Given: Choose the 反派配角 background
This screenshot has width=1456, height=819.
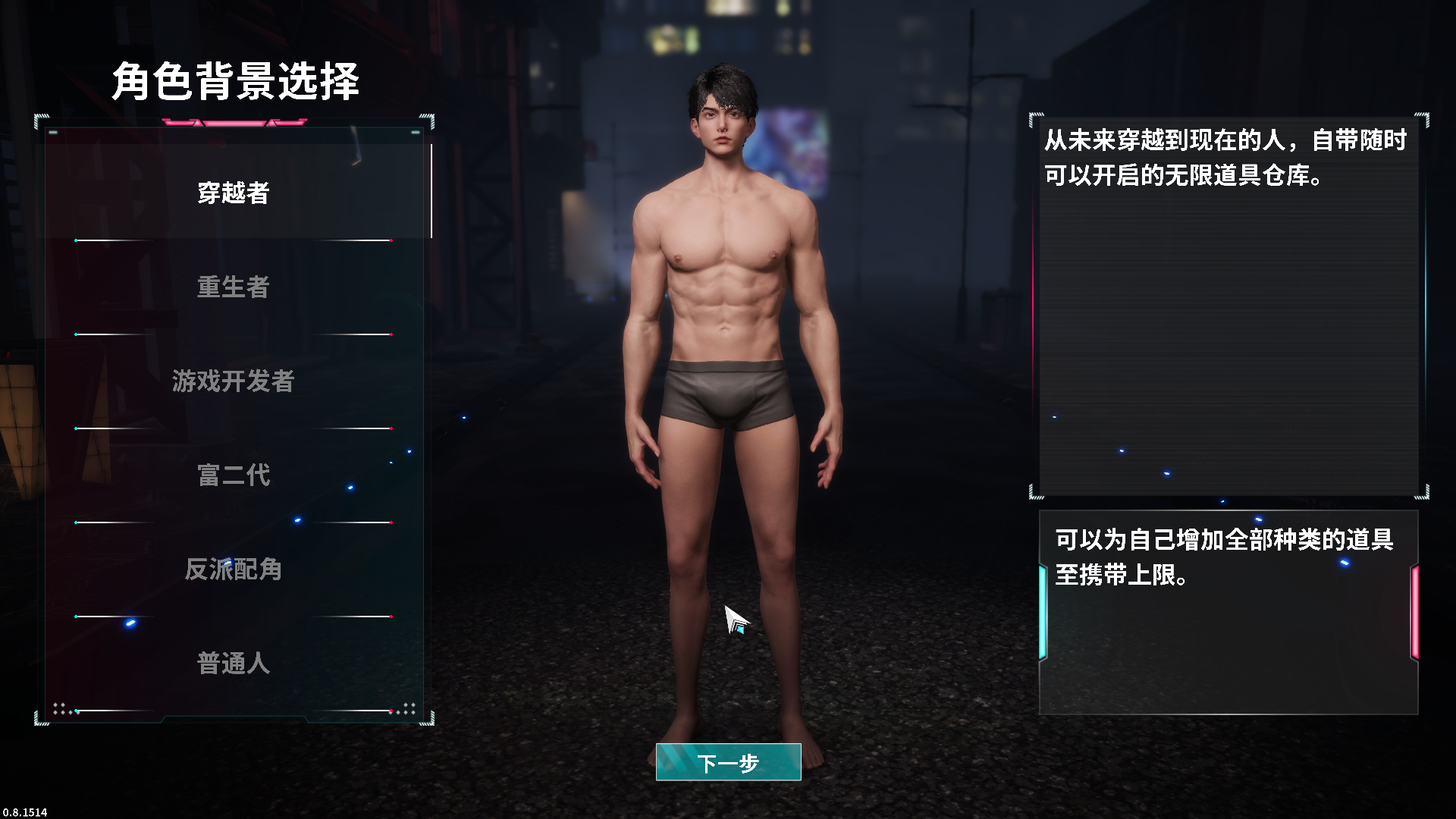Looking at the screenshot, I should 234,569.
